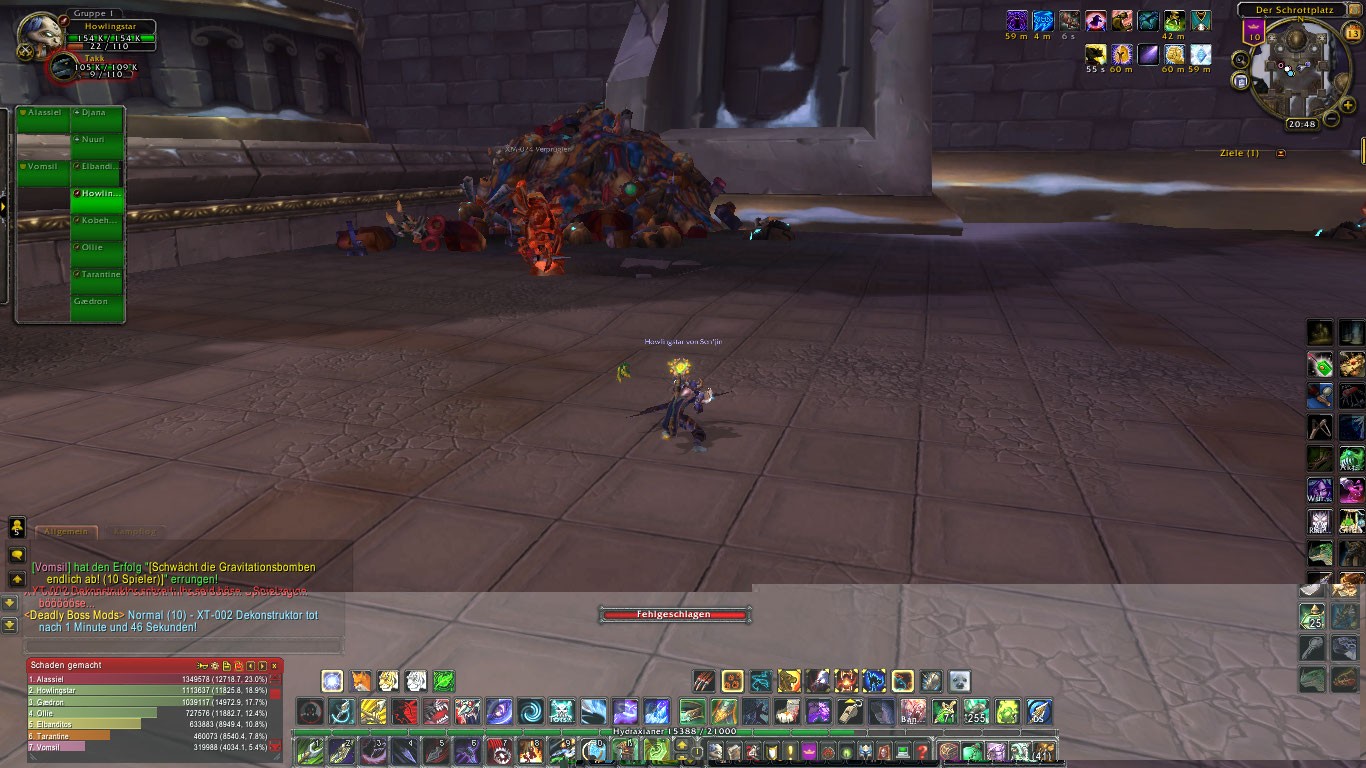Open the chat speech bubble menu
1366x768 pixels.
pyautogui.click(x=17, y=554)
